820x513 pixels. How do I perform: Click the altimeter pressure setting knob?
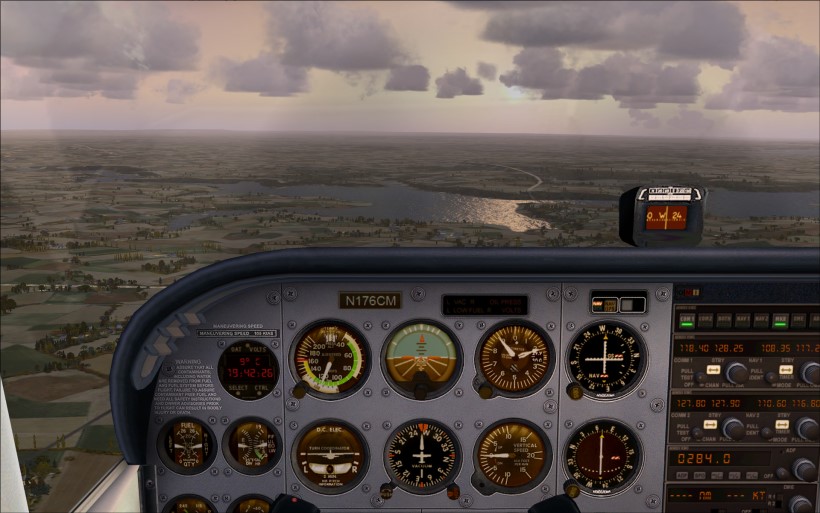tap(482, 391)
